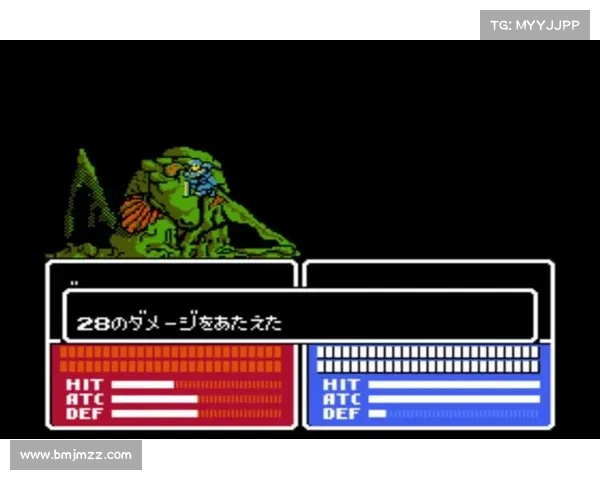Open the www.bmjmzz.com watermark link
Viewport: 600px width, 480px height.
[x=76, y=455]
